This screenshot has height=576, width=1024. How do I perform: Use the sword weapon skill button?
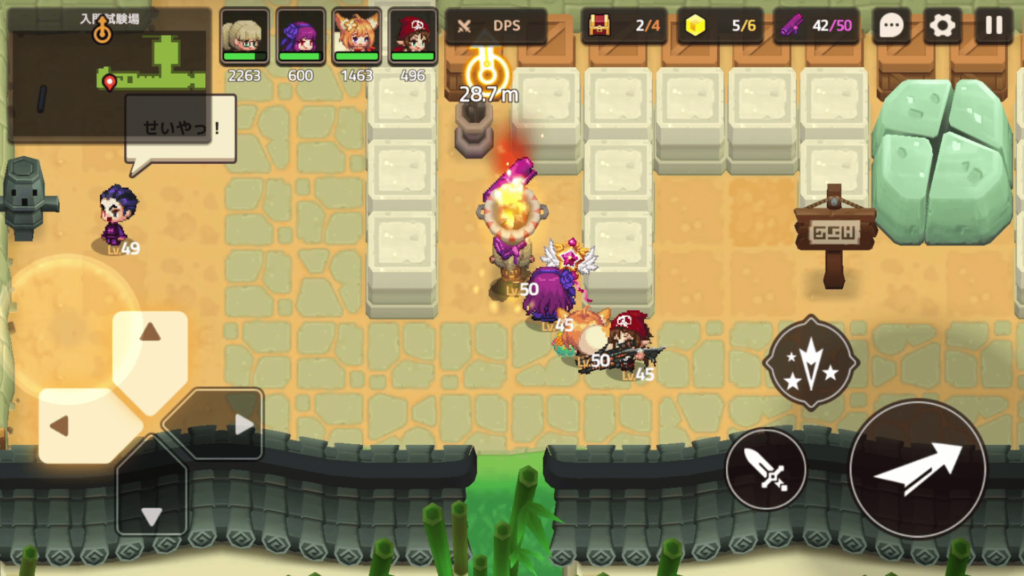point(766,469)
